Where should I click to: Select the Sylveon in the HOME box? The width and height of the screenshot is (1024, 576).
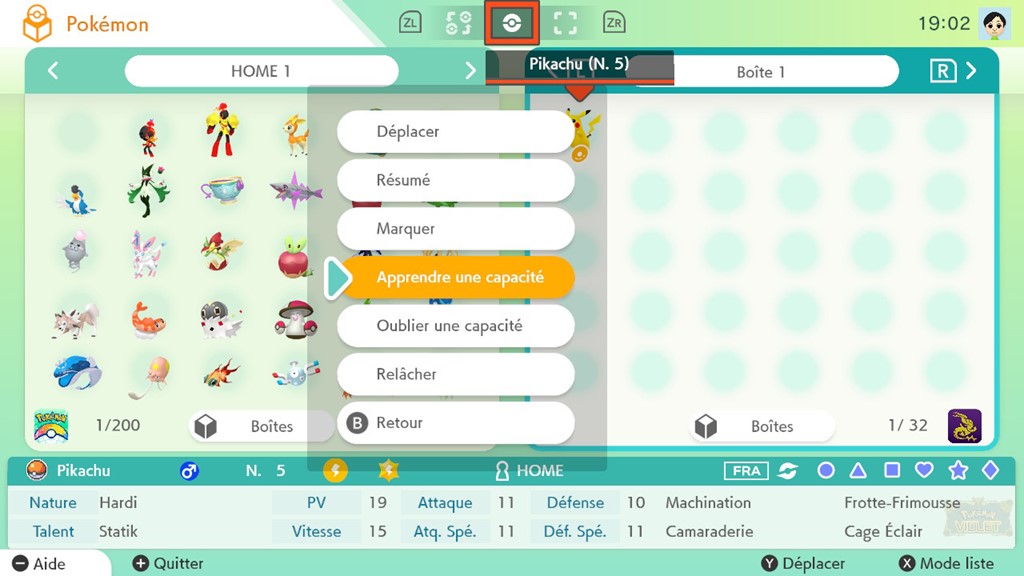[x=148, y=253]
